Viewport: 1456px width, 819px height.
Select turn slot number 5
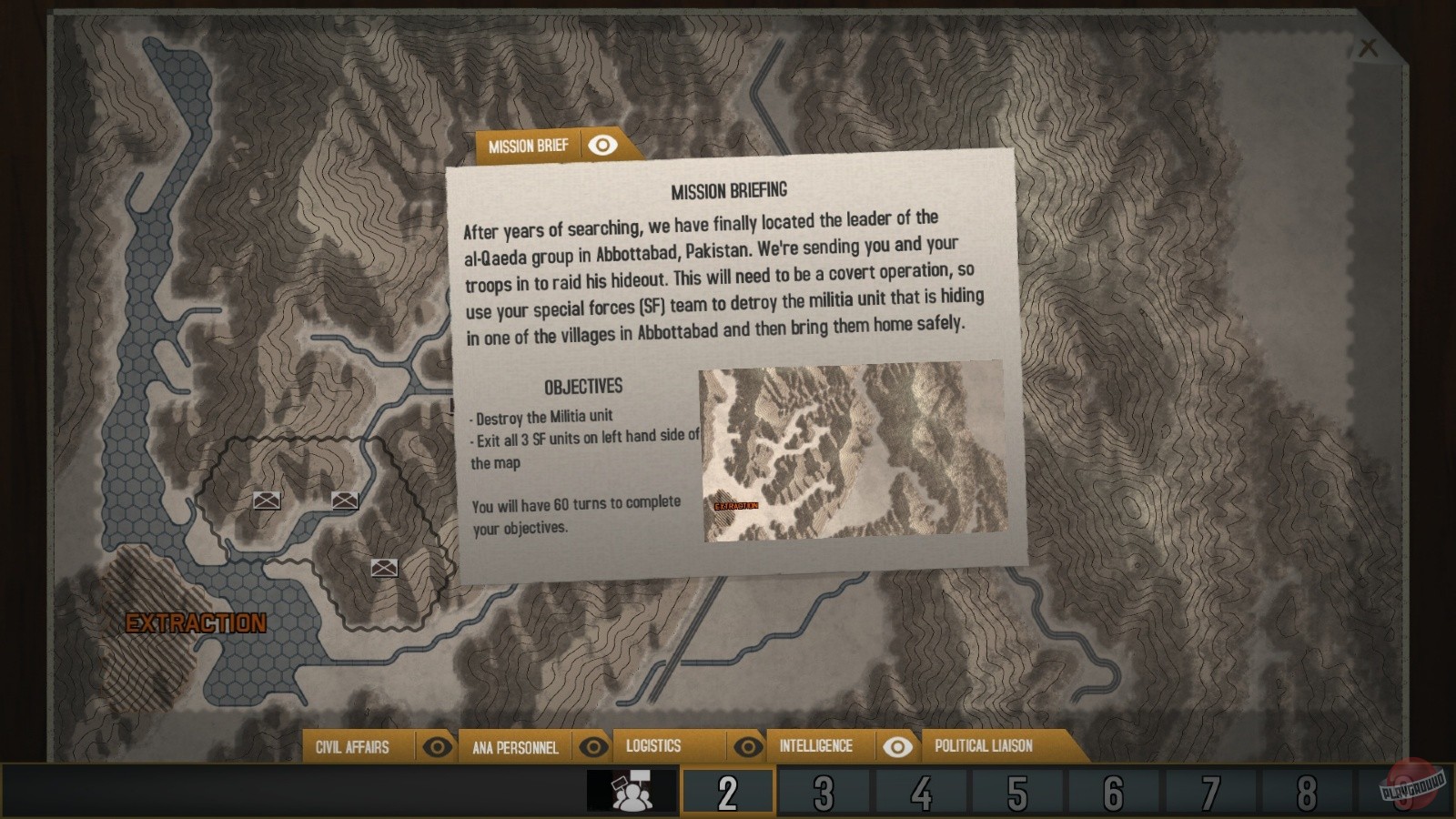(1019, 791)
